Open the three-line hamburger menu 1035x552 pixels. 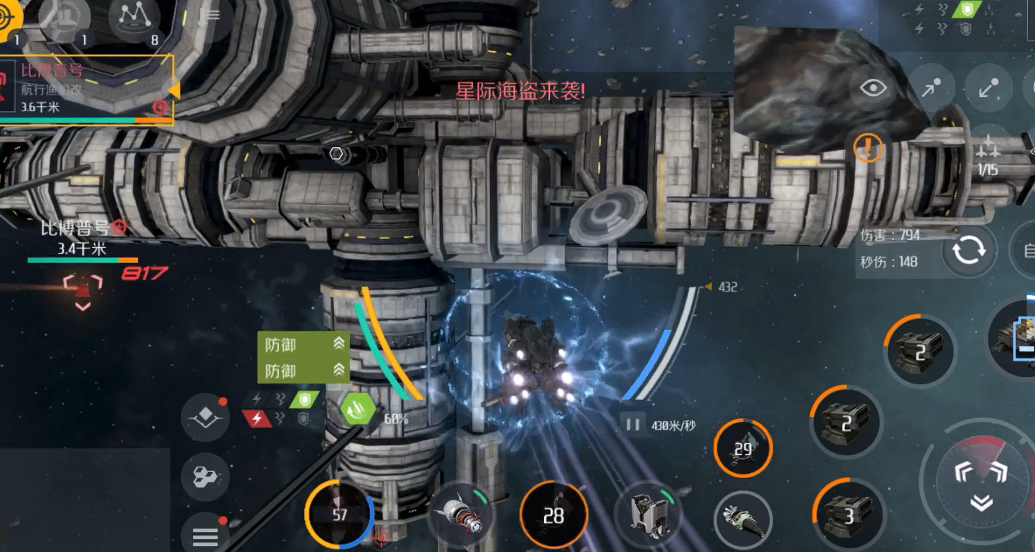[x=205, y=536]
